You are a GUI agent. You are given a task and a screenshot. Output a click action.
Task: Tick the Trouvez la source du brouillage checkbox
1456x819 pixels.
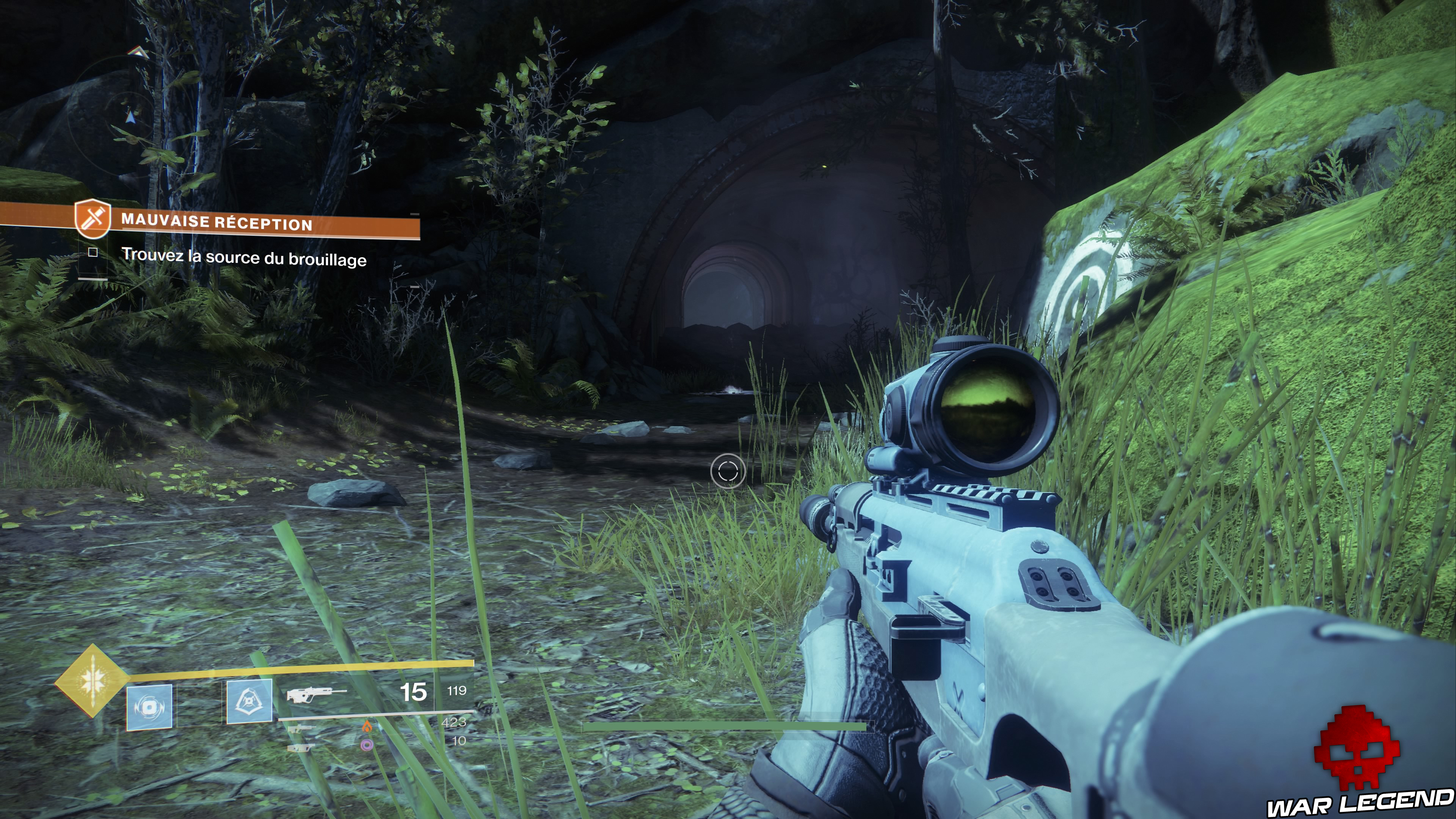coord(93,253)
